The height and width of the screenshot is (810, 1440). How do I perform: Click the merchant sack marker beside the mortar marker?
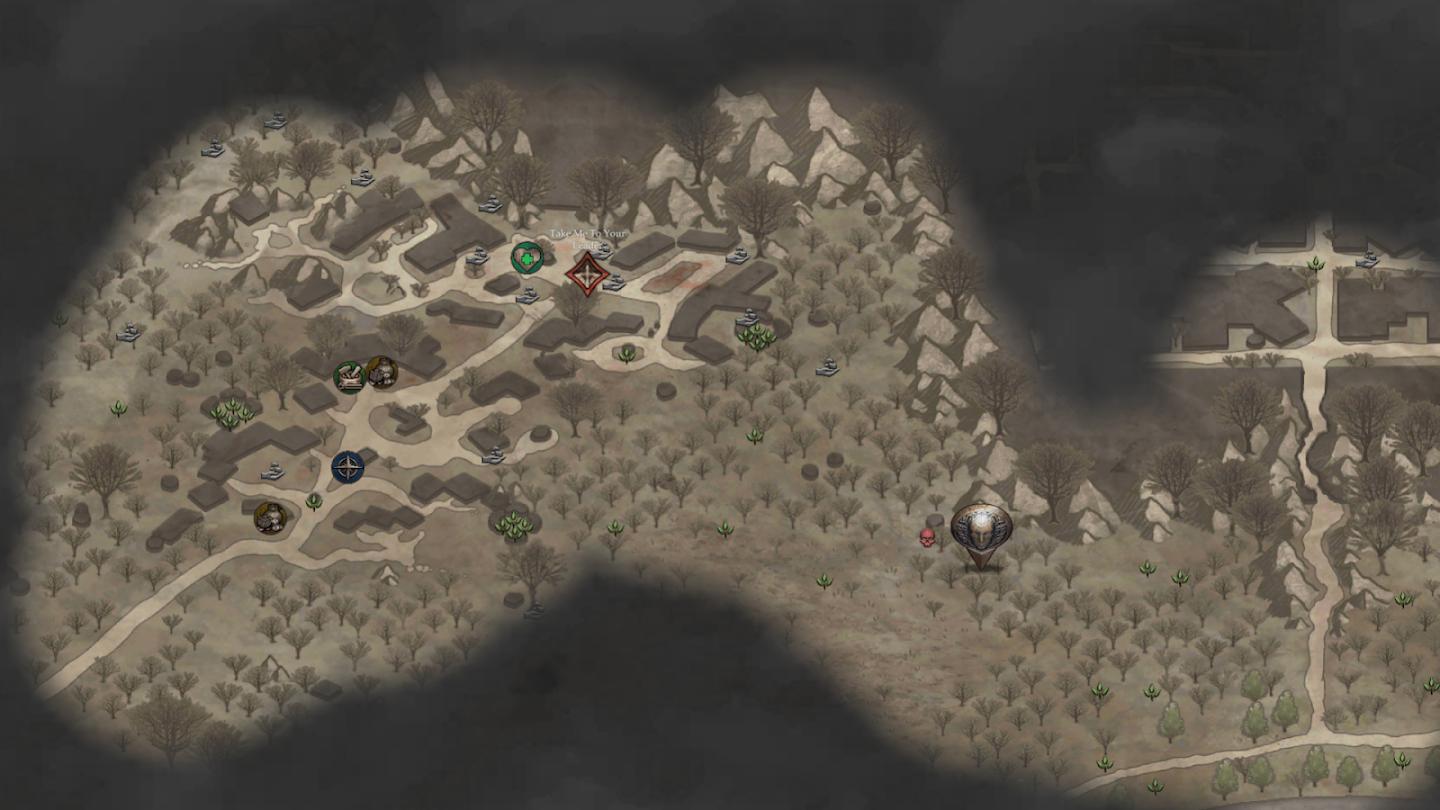(x=381, y=372)
